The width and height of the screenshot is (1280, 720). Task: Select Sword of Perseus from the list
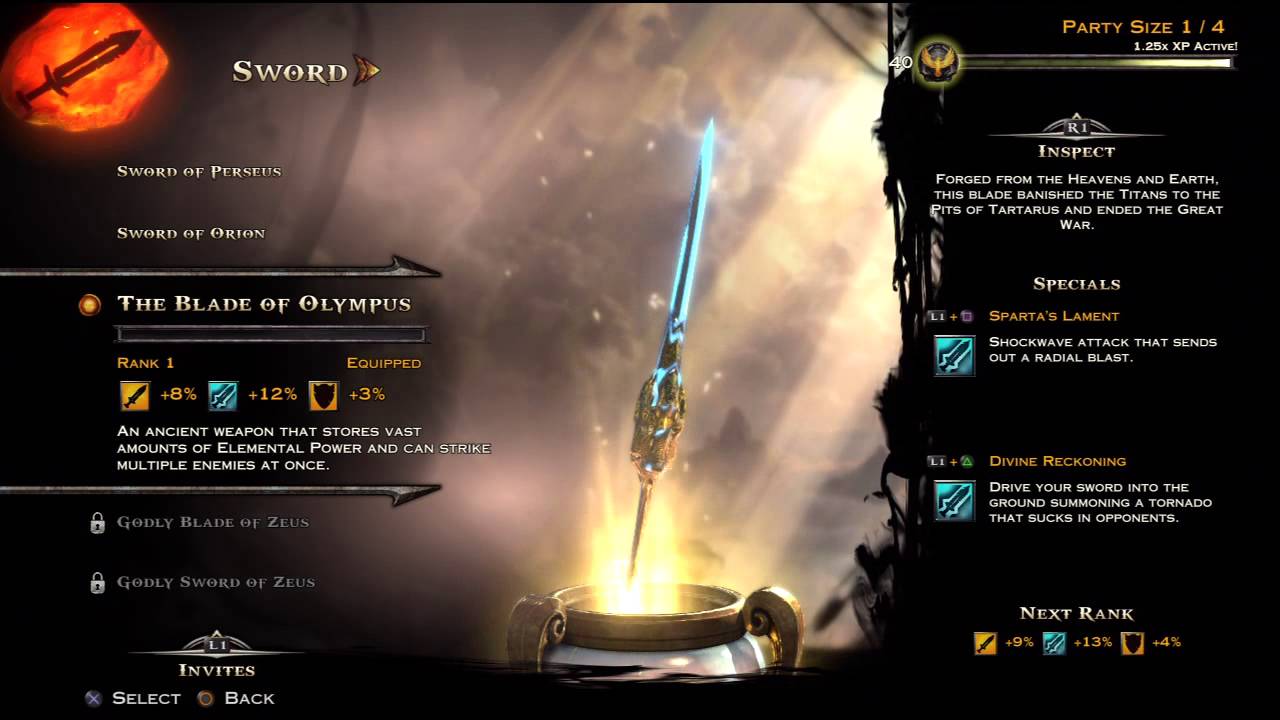pyautogui.click(x=199, y=171)
